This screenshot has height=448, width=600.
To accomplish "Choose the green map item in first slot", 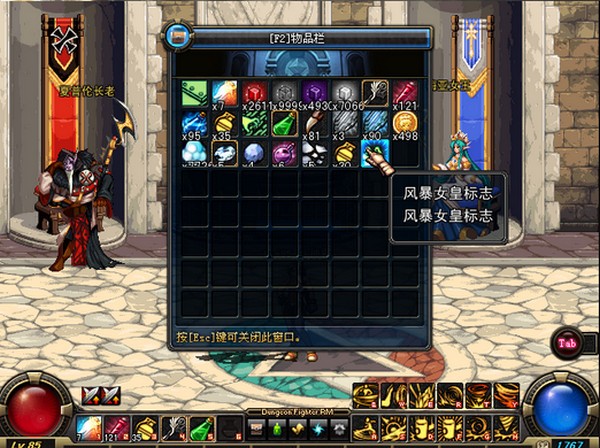I will point(194,94).
